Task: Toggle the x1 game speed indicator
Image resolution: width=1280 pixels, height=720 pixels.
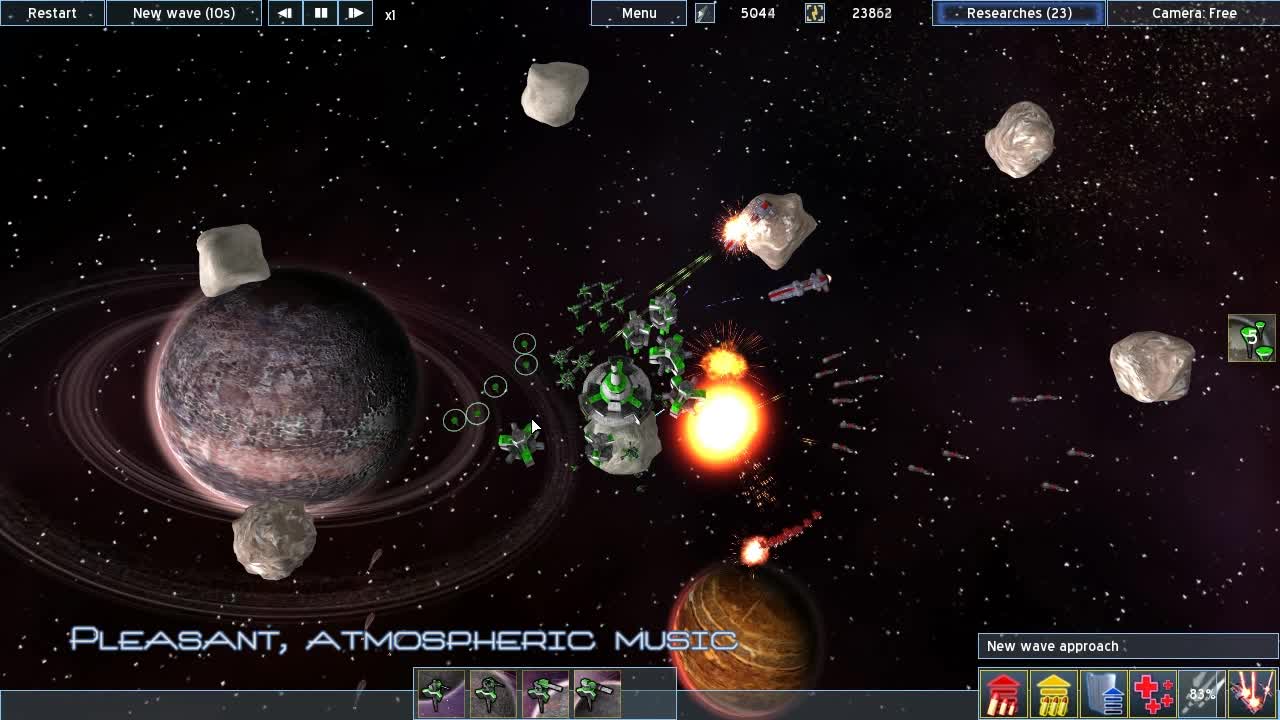Action: pyautogui.click(x=391, y=15)
